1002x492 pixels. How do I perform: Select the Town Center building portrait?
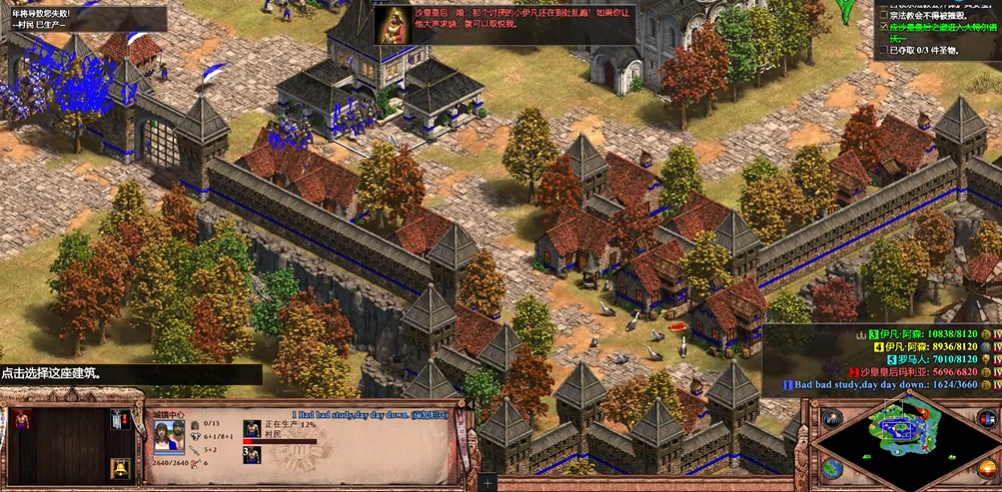tap(168, 433)
